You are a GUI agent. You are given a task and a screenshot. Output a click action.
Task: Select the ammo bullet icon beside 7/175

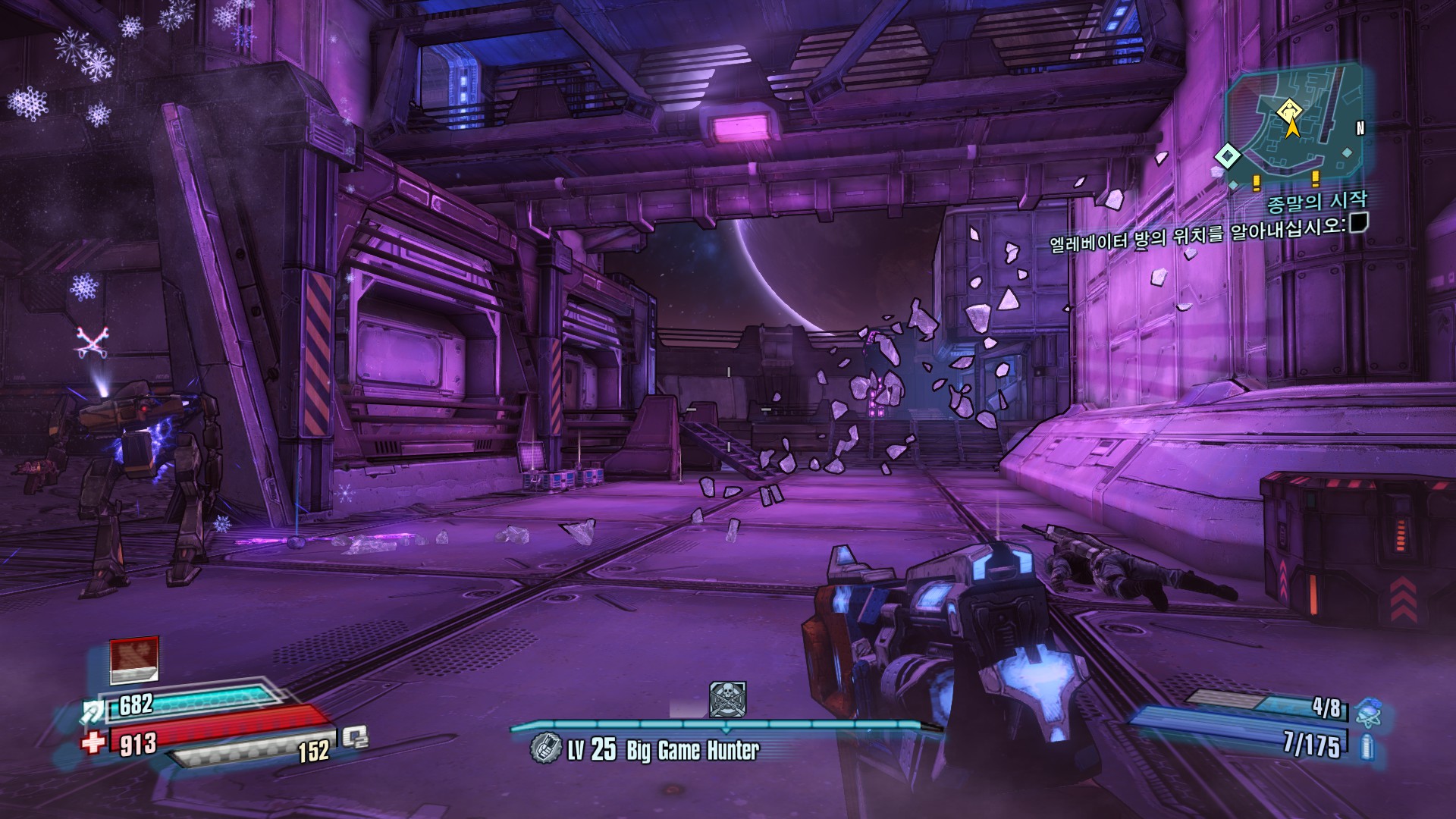1367,747
